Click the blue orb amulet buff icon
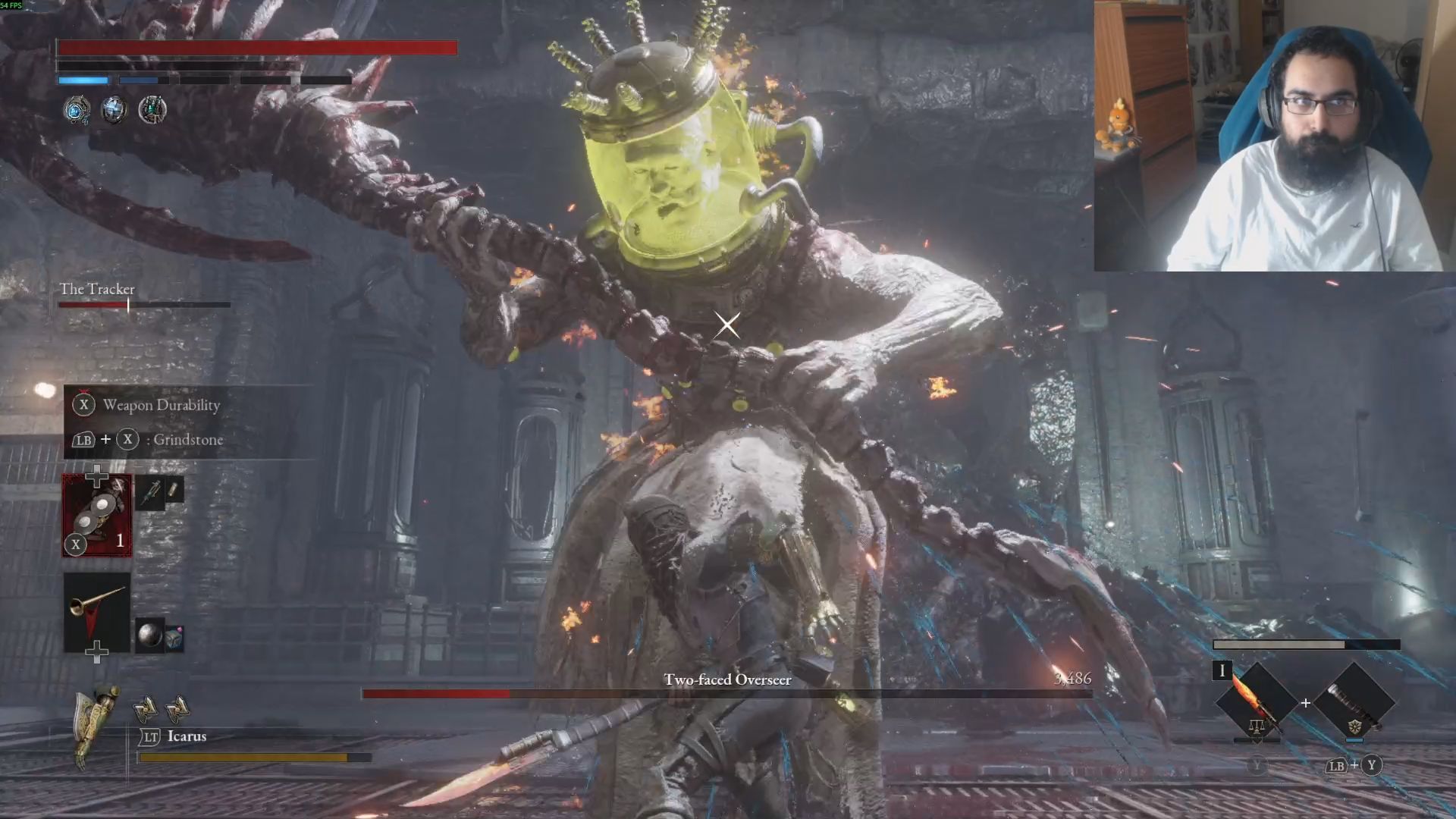 tap(76, 111)
